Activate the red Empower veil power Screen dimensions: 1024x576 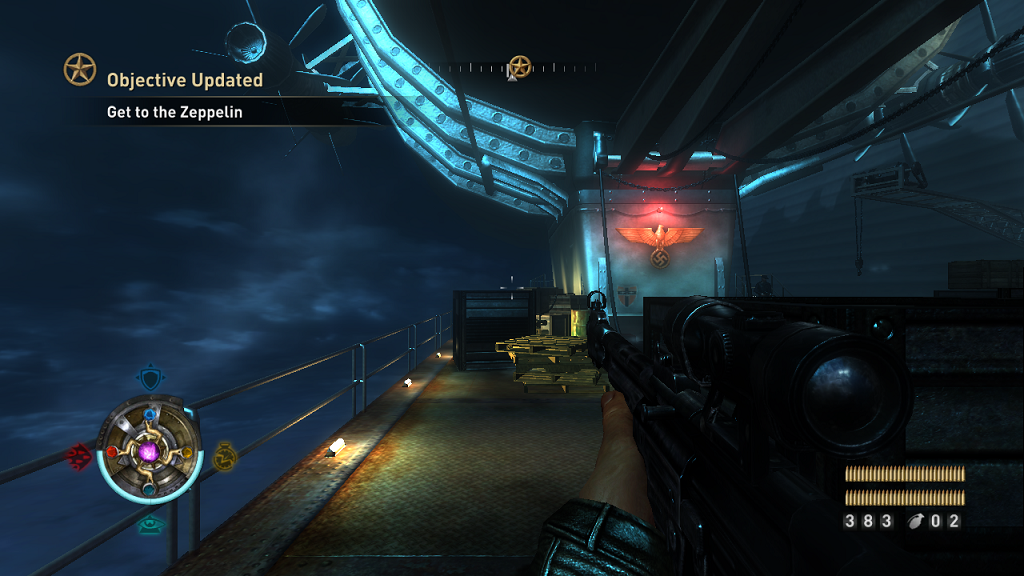(x=78, y=457)
